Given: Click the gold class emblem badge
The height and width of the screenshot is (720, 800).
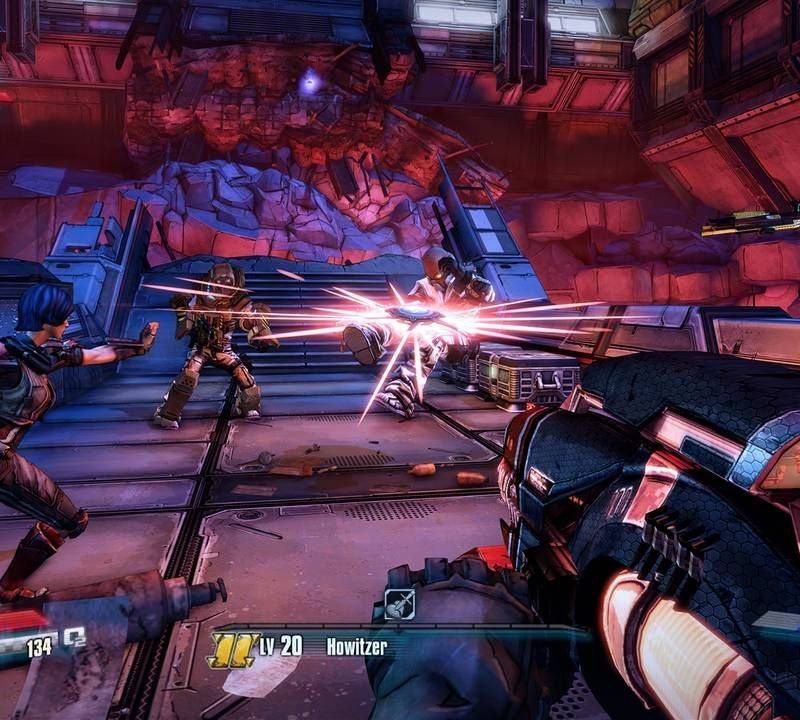Looking at the screenshot, I should (231, 648).
